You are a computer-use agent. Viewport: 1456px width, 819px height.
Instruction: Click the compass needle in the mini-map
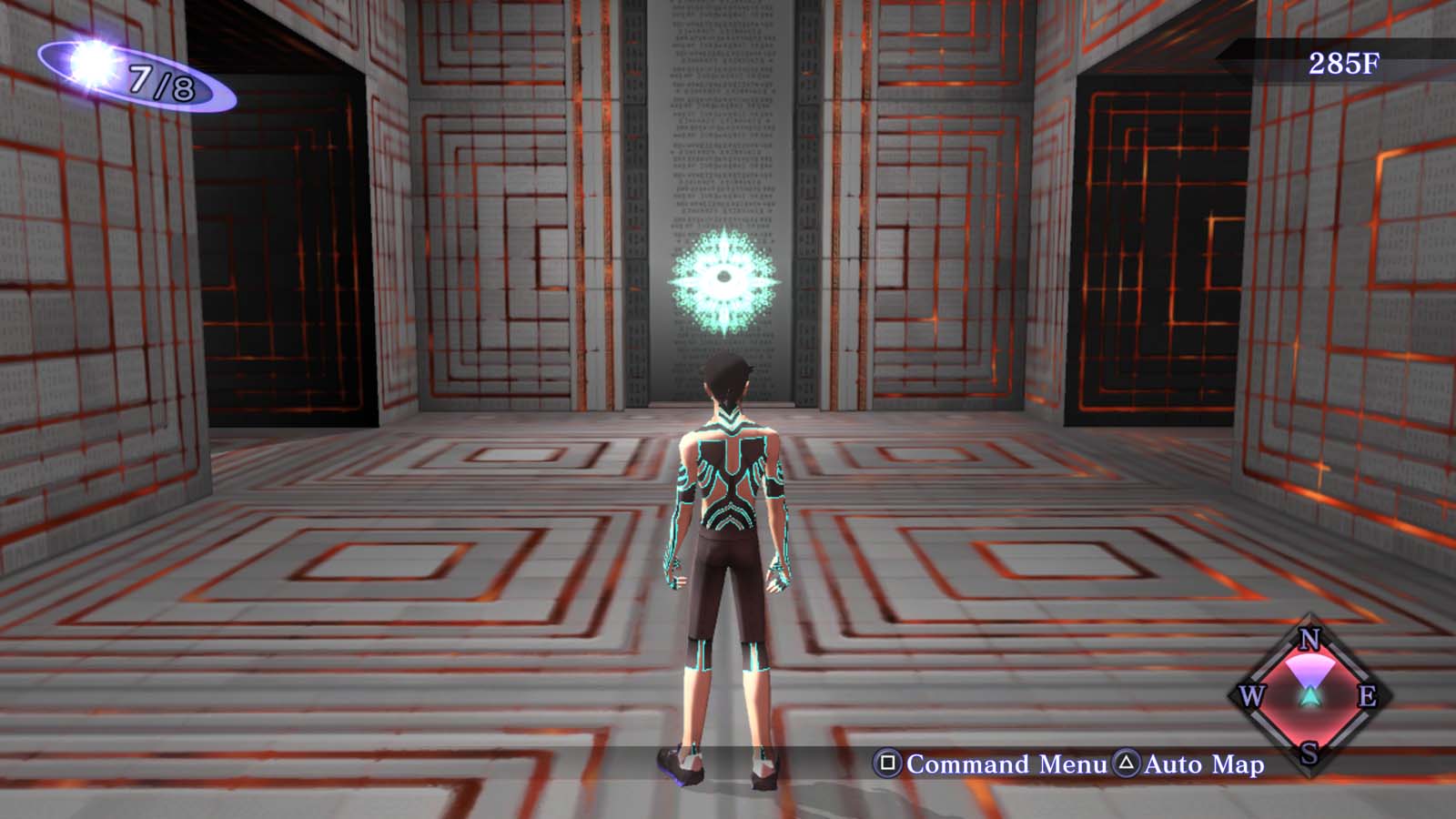click(1309, 696)
